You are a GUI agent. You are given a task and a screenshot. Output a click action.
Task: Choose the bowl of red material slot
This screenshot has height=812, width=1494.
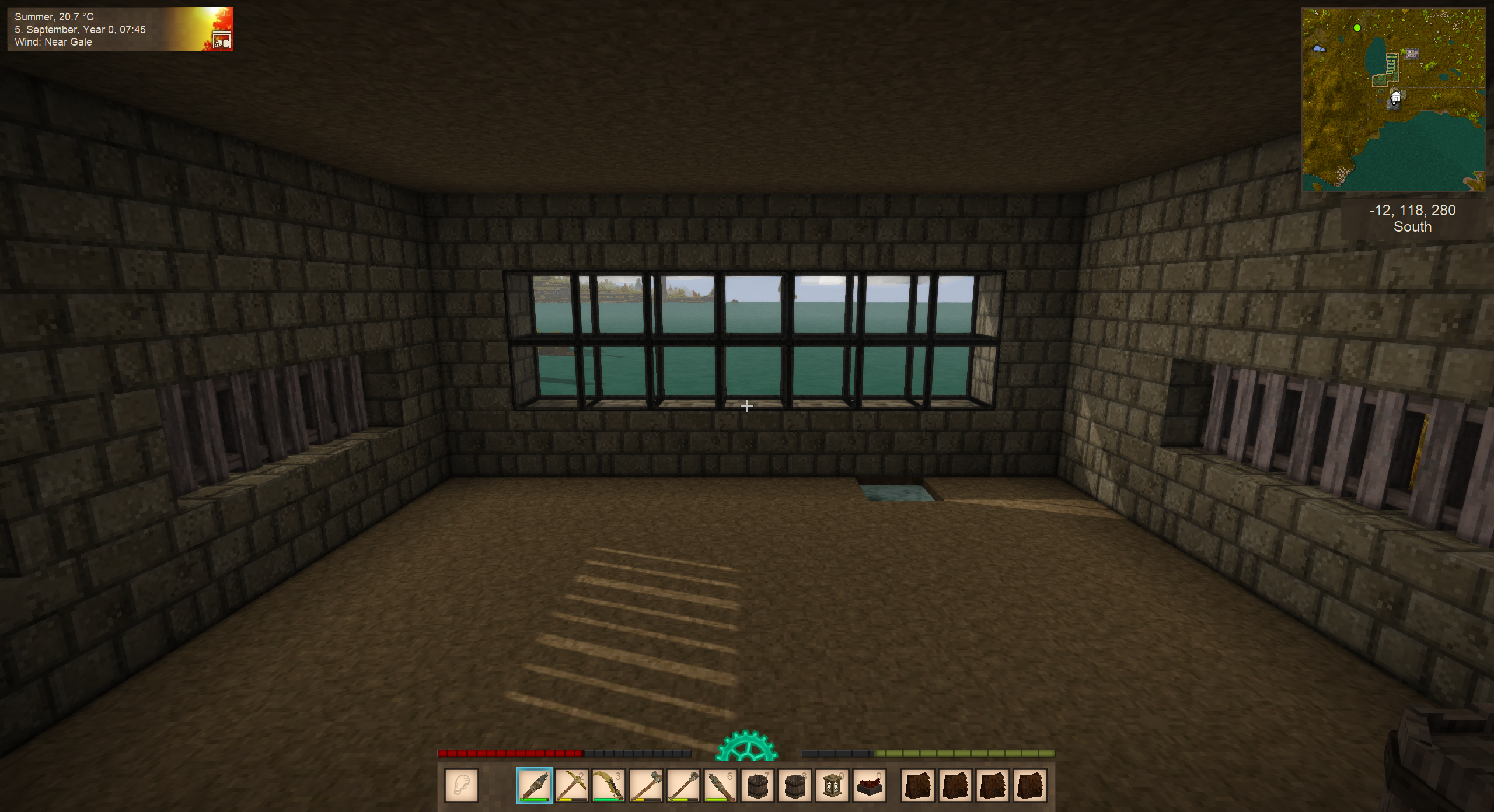point(870,785)
